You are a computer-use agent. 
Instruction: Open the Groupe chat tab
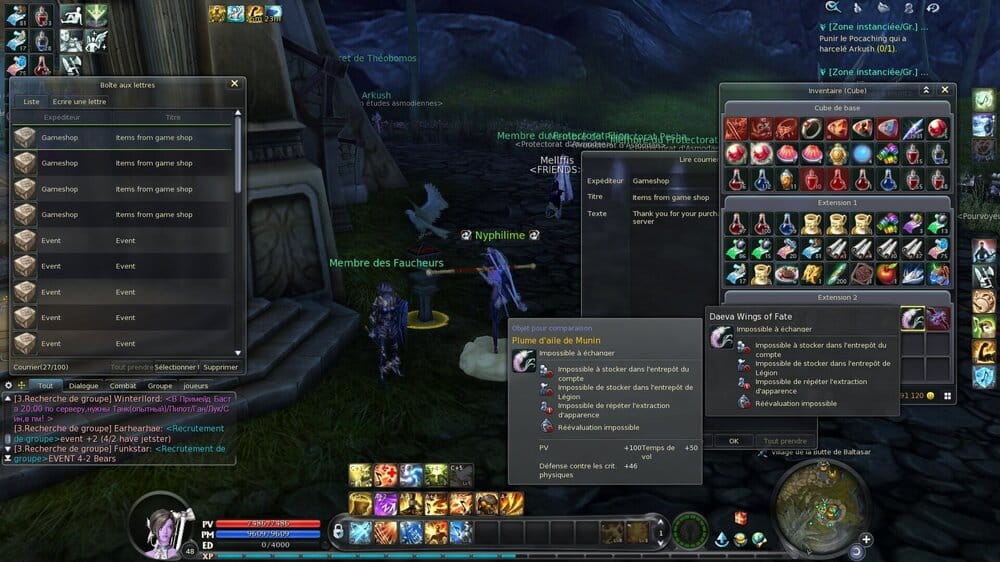pos(160,385)
